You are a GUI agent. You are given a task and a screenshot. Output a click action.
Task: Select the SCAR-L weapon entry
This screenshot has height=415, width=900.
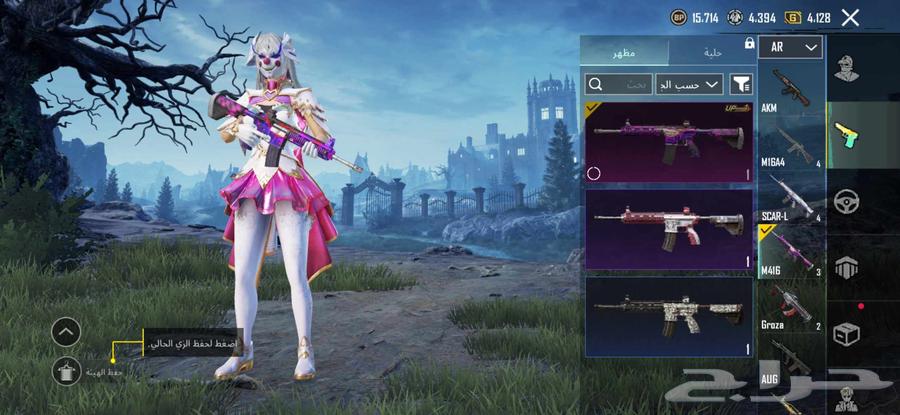click(791, 199)
